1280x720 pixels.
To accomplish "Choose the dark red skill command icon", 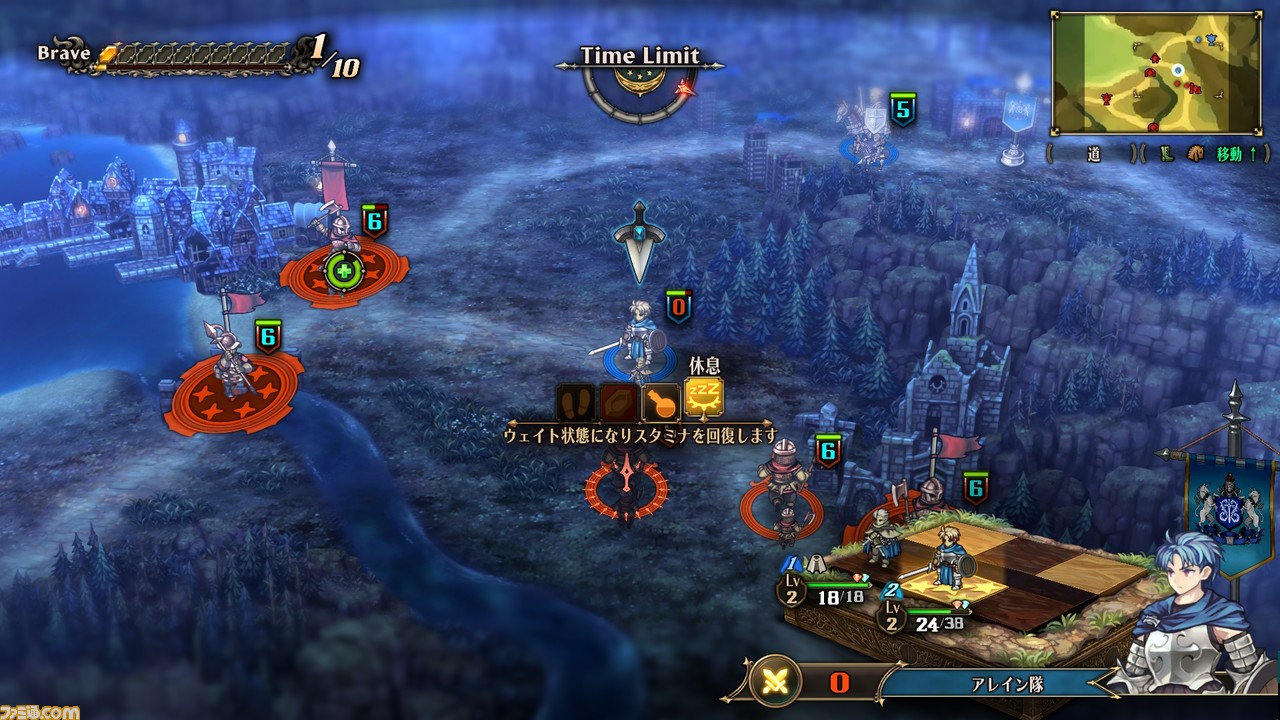I will (618, 402).
